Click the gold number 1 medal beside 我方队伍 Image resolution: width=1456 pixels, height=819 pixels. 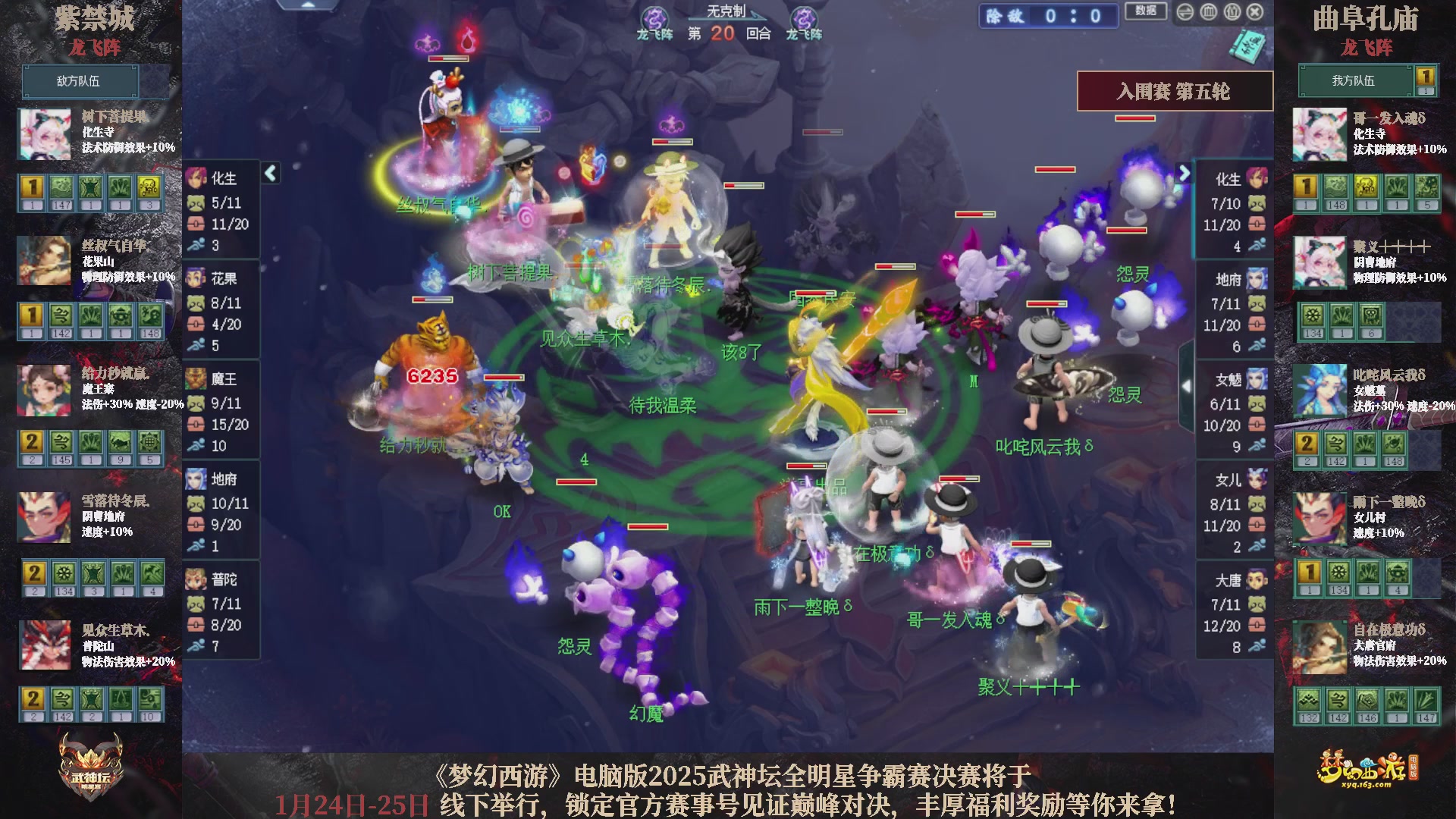[1424, 77]
